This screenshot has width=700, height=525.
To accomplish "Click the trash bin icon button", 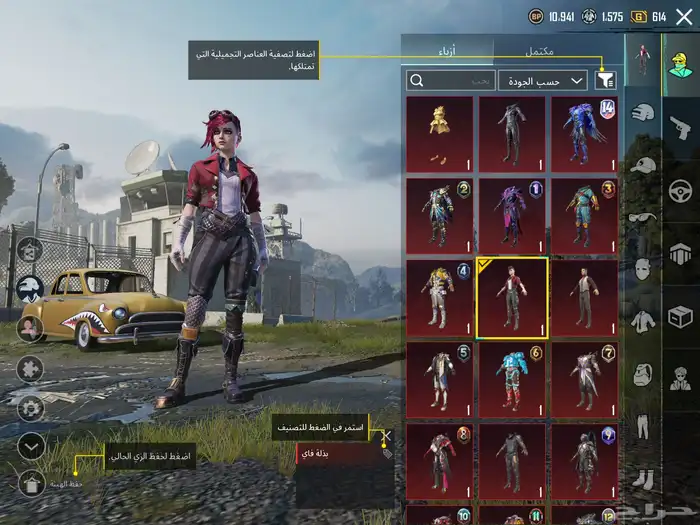I will [x=31, y=484].
